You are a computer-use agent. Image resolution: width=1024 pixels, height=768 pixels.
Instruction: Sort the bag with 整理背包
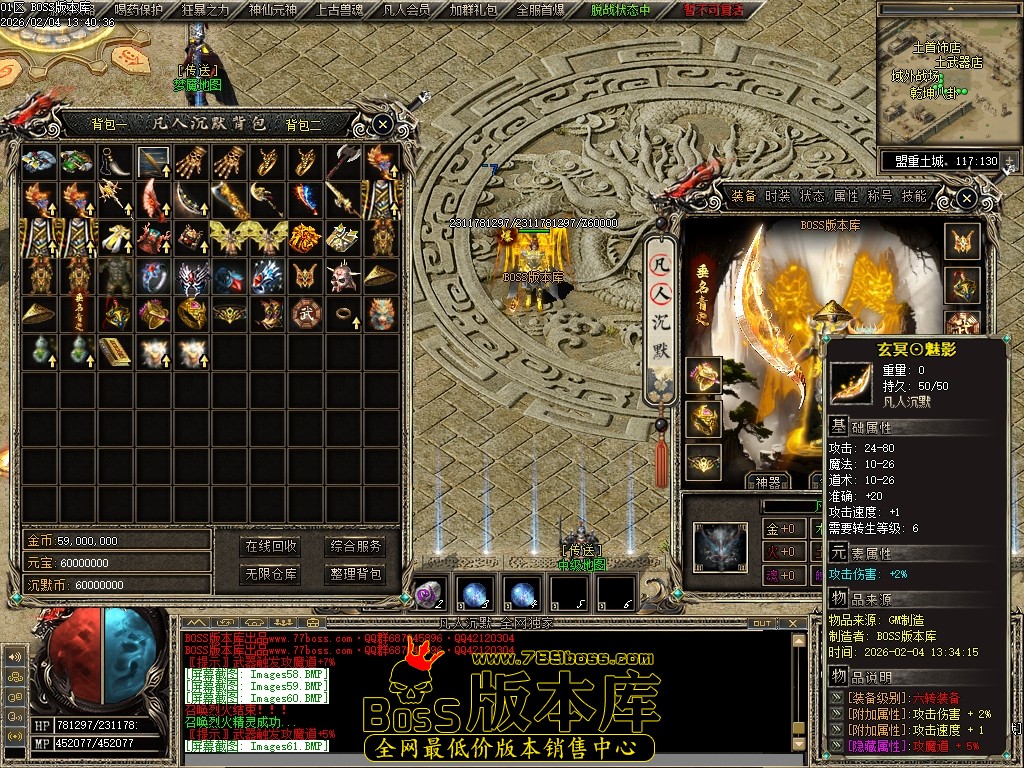tap(356, 574)
